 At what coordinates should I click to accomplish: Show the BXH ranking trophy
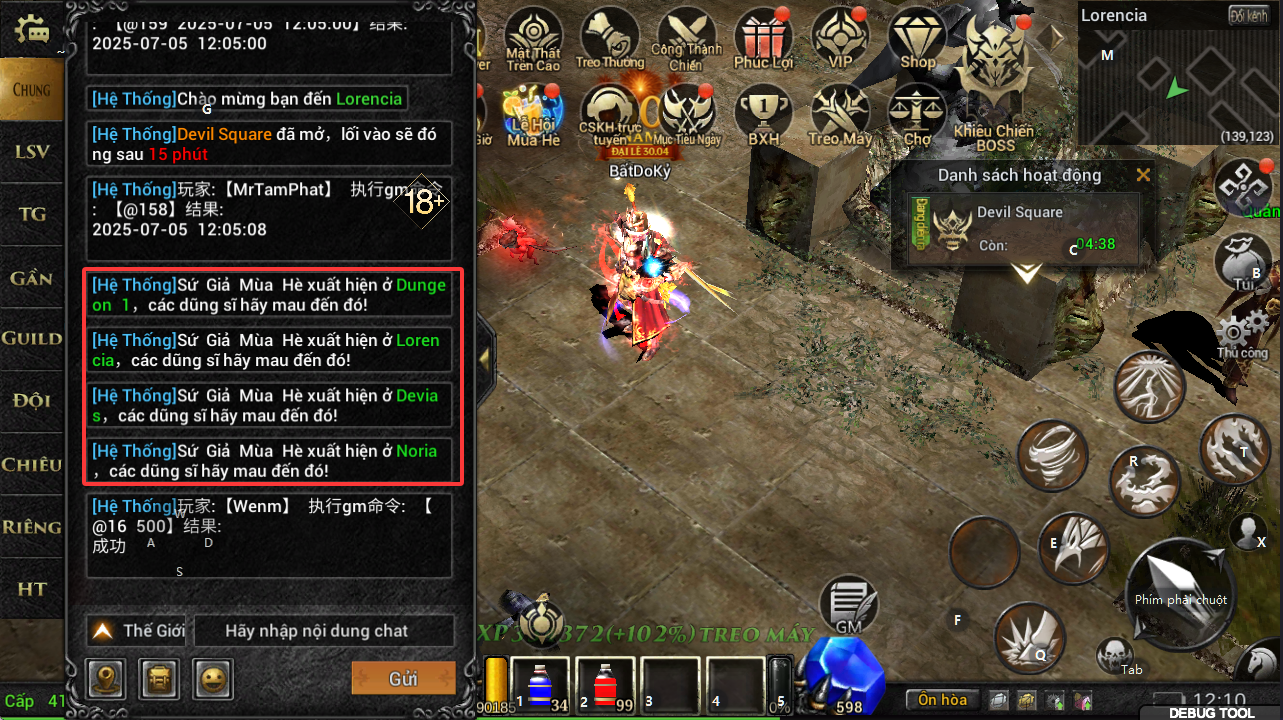[x=764, y=115]
